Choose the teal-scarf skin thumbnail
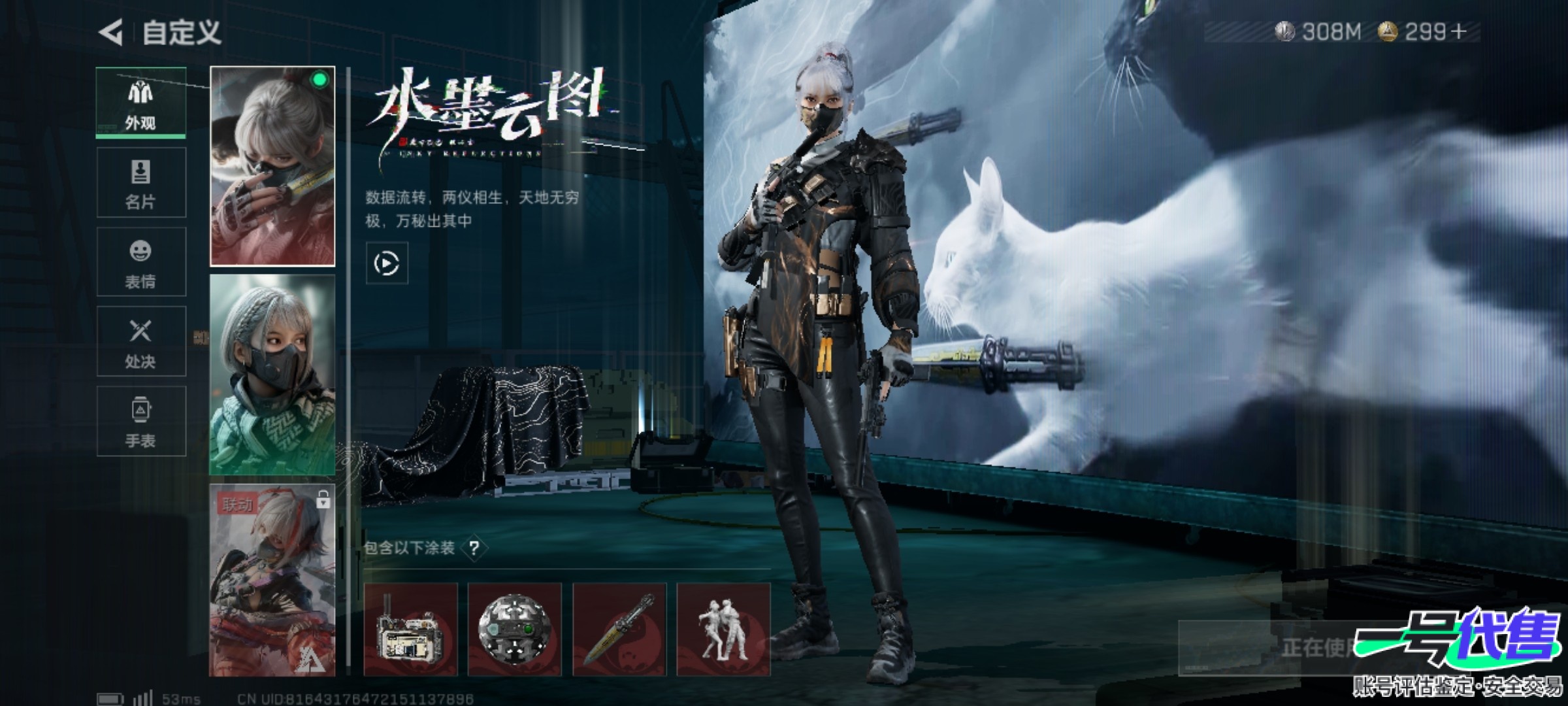The height and width of the screenshot is (706, 1568). click(272, 375)
